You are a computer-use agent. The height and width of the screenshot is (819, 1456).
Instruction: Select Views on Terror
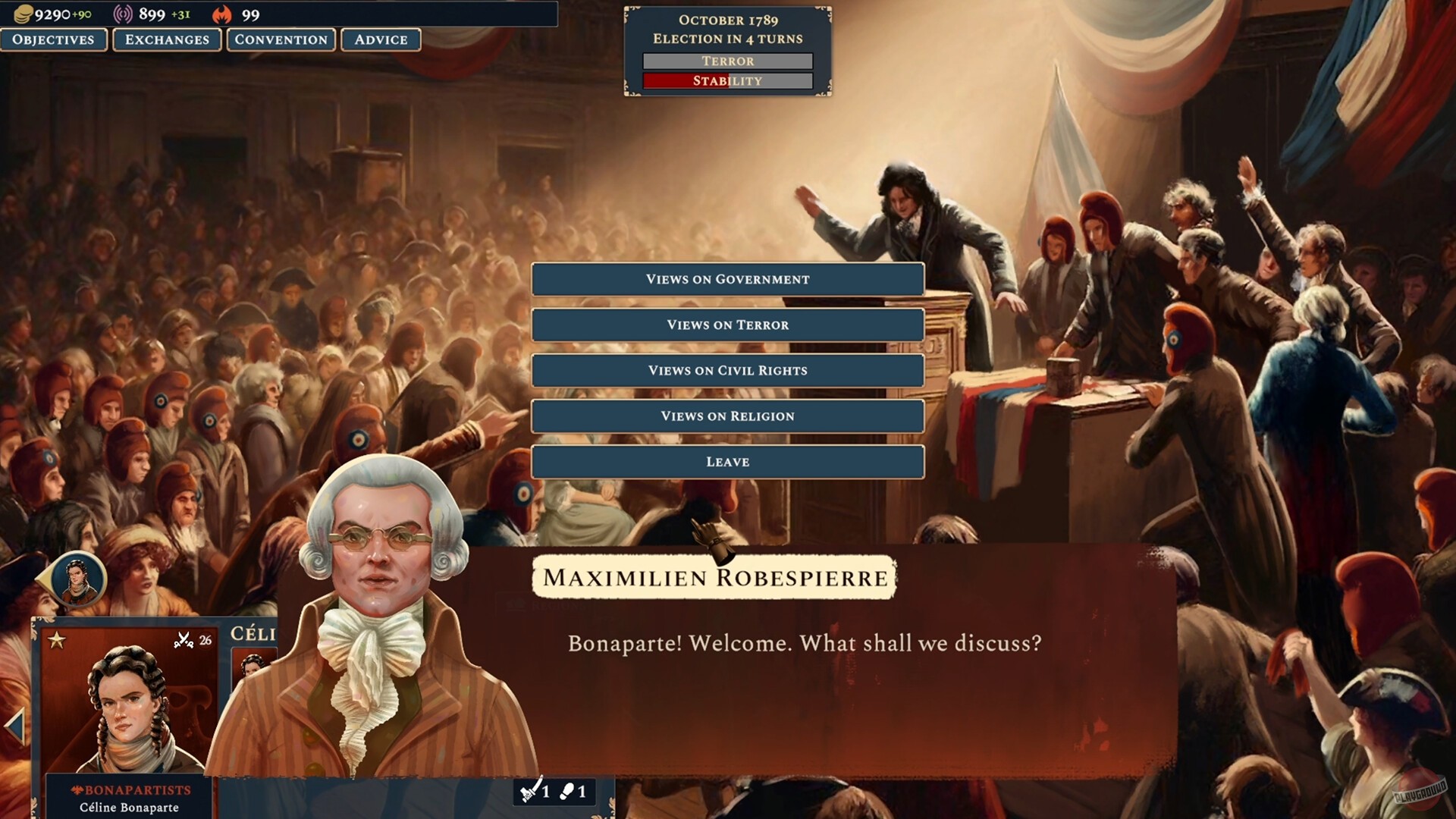click(x=728, y=325)
